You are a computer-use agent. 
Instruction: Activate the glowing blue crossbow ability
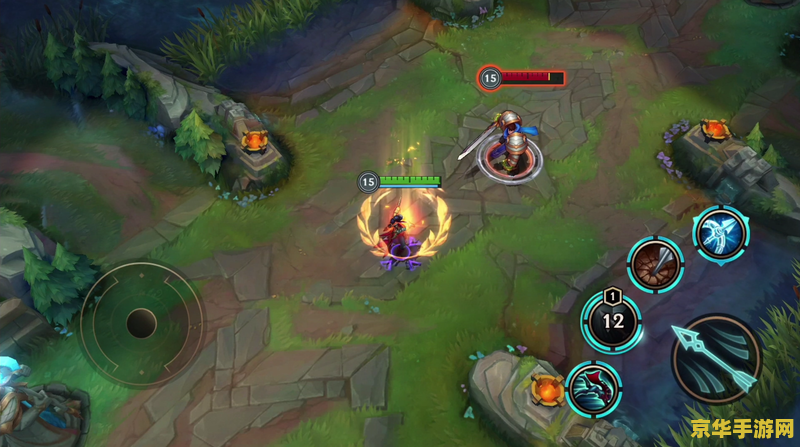pos(721,234)
